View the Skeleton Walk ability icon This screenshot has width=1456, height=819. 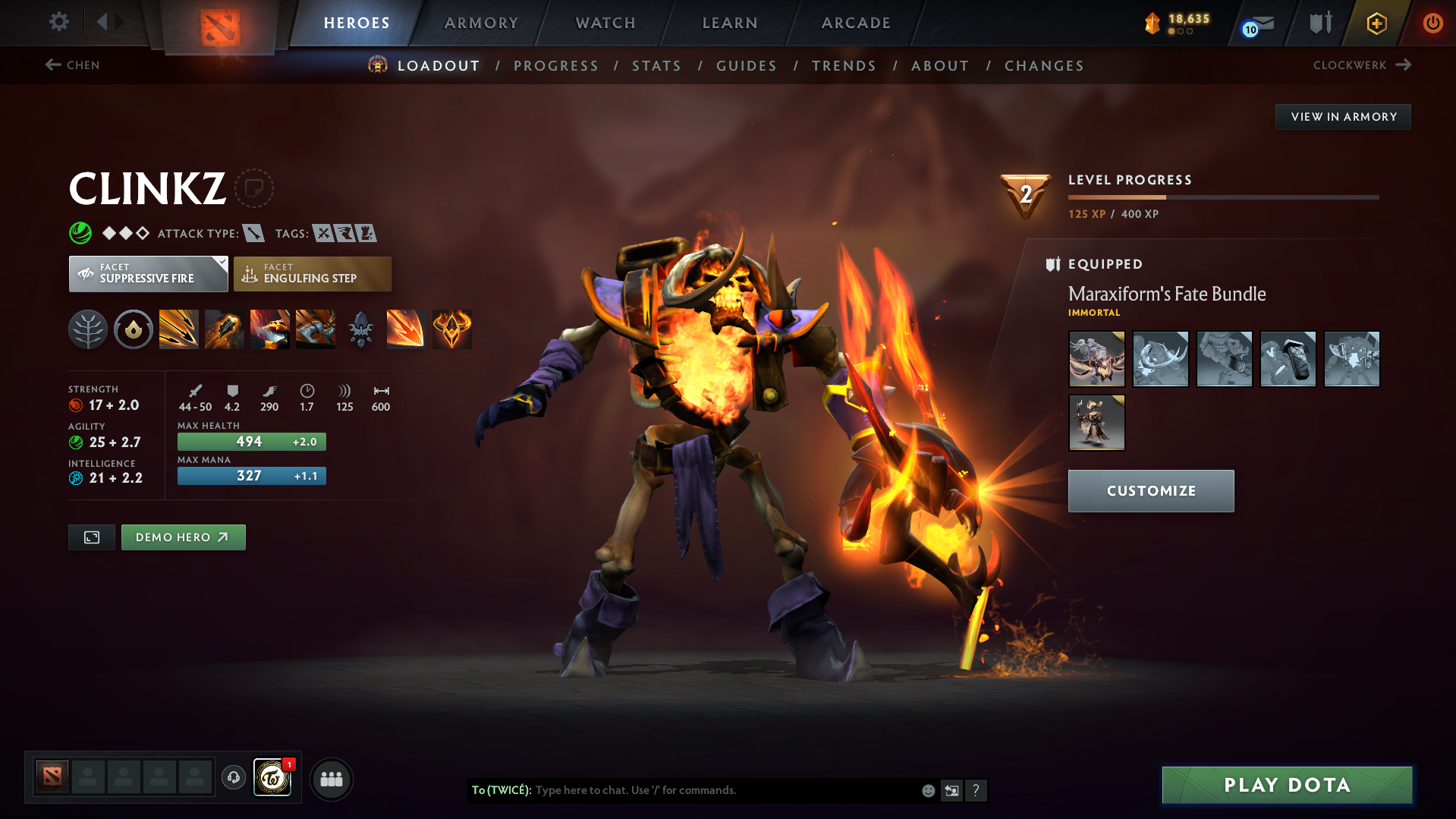click(269, 329)
